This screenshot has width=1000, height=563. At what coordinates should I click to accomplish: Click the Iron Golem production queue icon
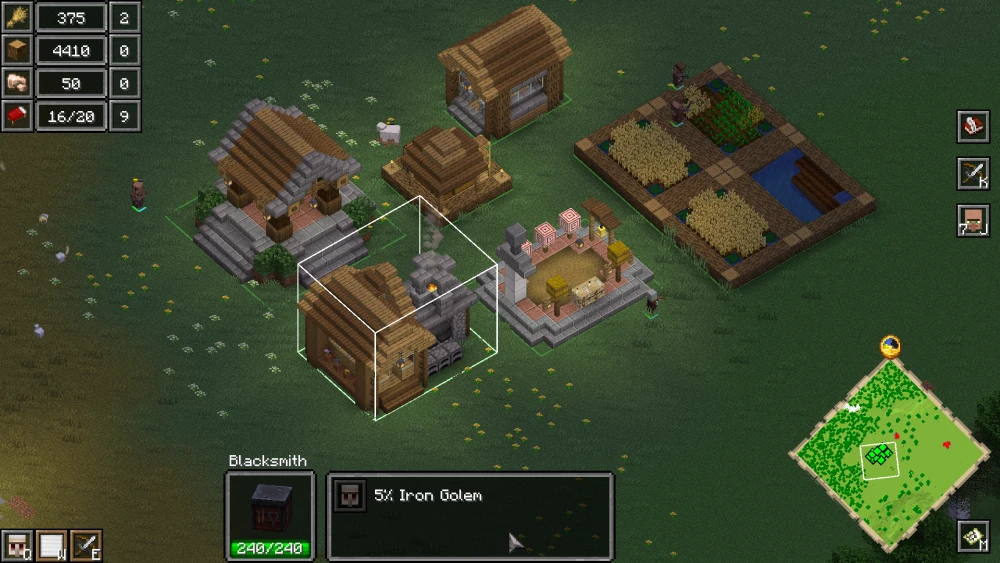click(348, 496)
